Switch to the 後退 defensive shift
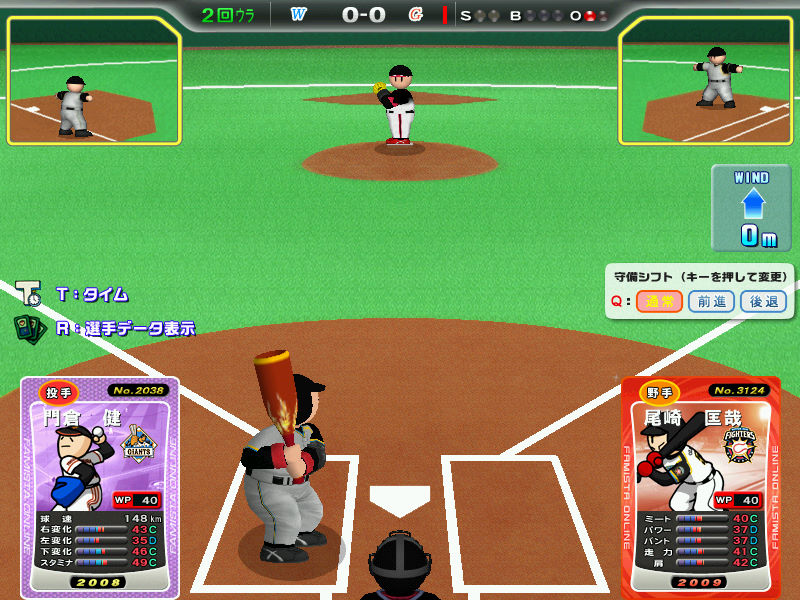Viewport: 800px width, 600px height. [x=763, y=301]
